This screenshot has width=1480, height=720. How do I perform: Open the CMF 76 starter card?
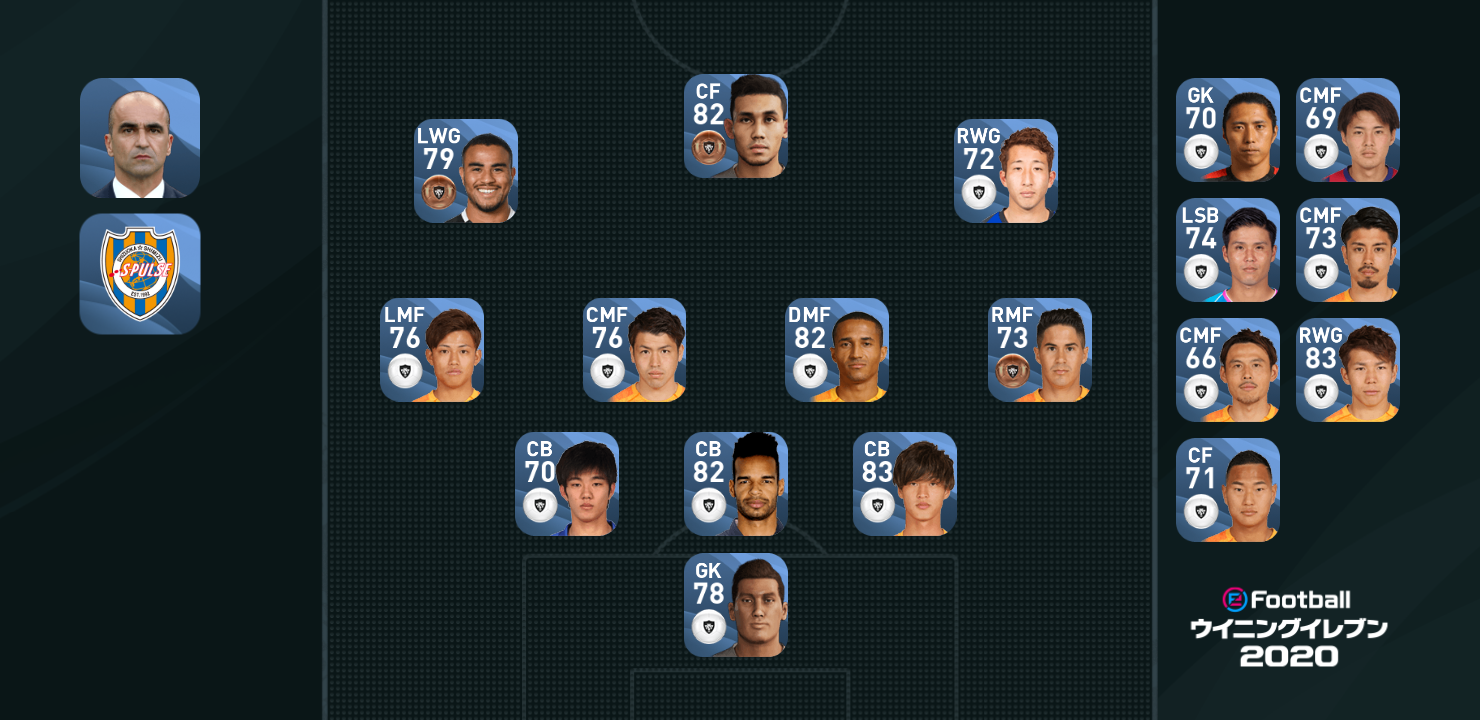point(634,350)
